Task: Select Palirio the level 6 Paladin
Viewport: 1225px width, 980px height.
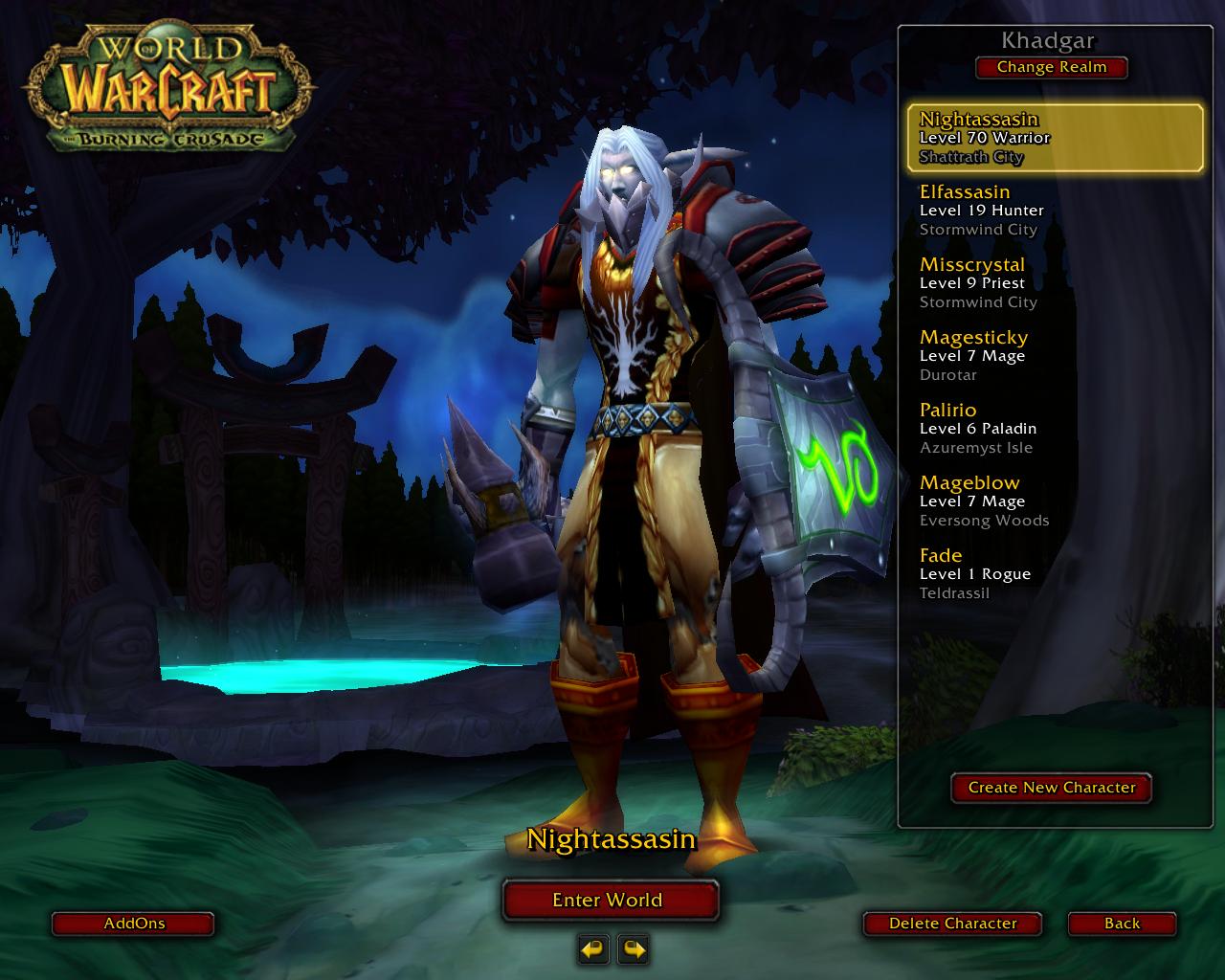Action: click(x=1055, y=429)
